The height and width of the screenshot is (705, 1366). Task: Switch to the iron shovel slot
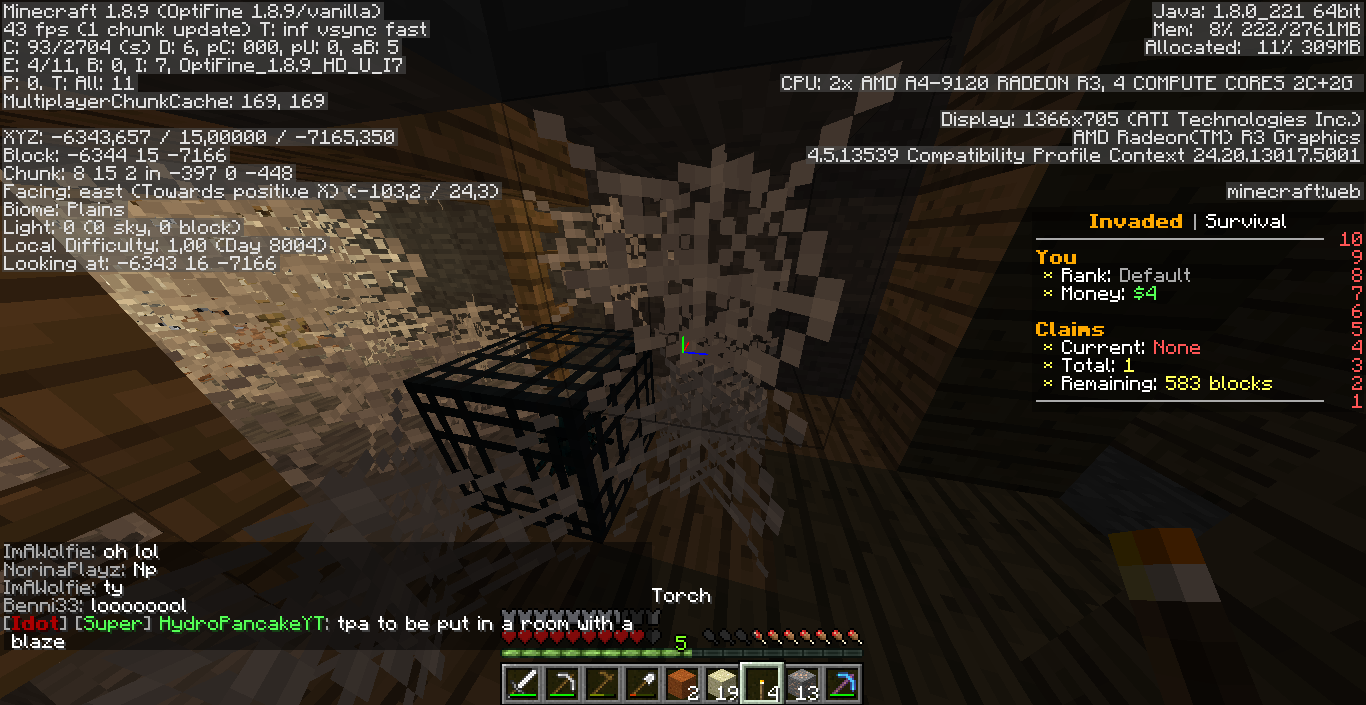(641, 684)
